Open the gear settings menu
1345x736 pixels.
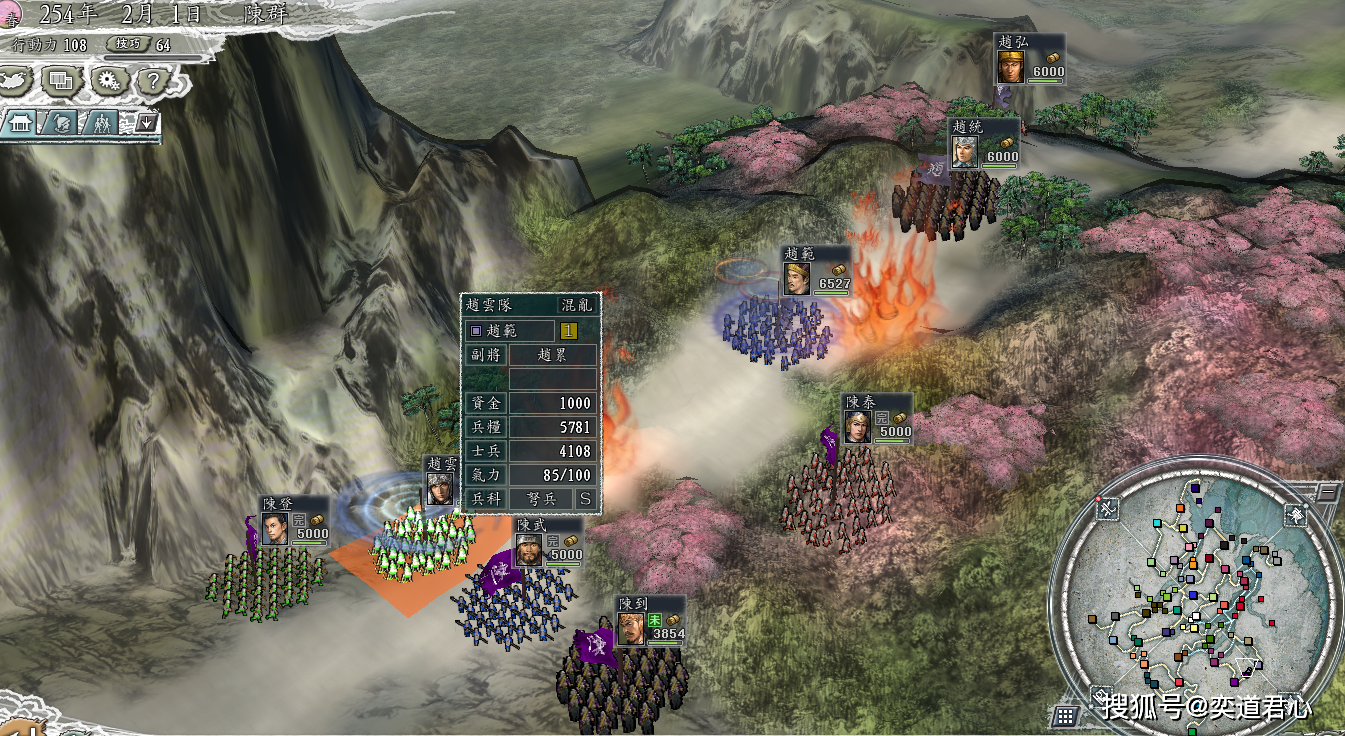pyautogui.click(x=106, y=80)
